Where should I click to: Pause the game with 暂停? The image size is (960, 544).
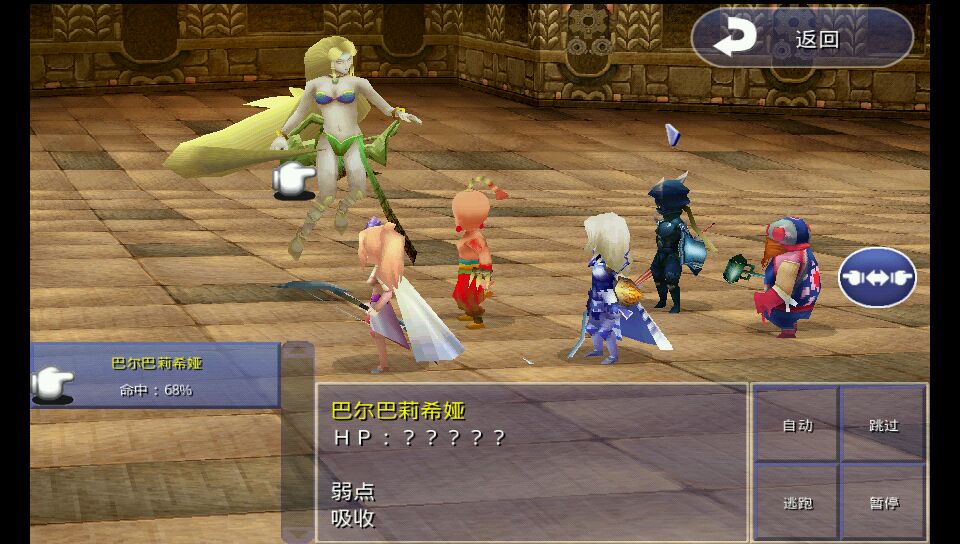coord(883,502)
